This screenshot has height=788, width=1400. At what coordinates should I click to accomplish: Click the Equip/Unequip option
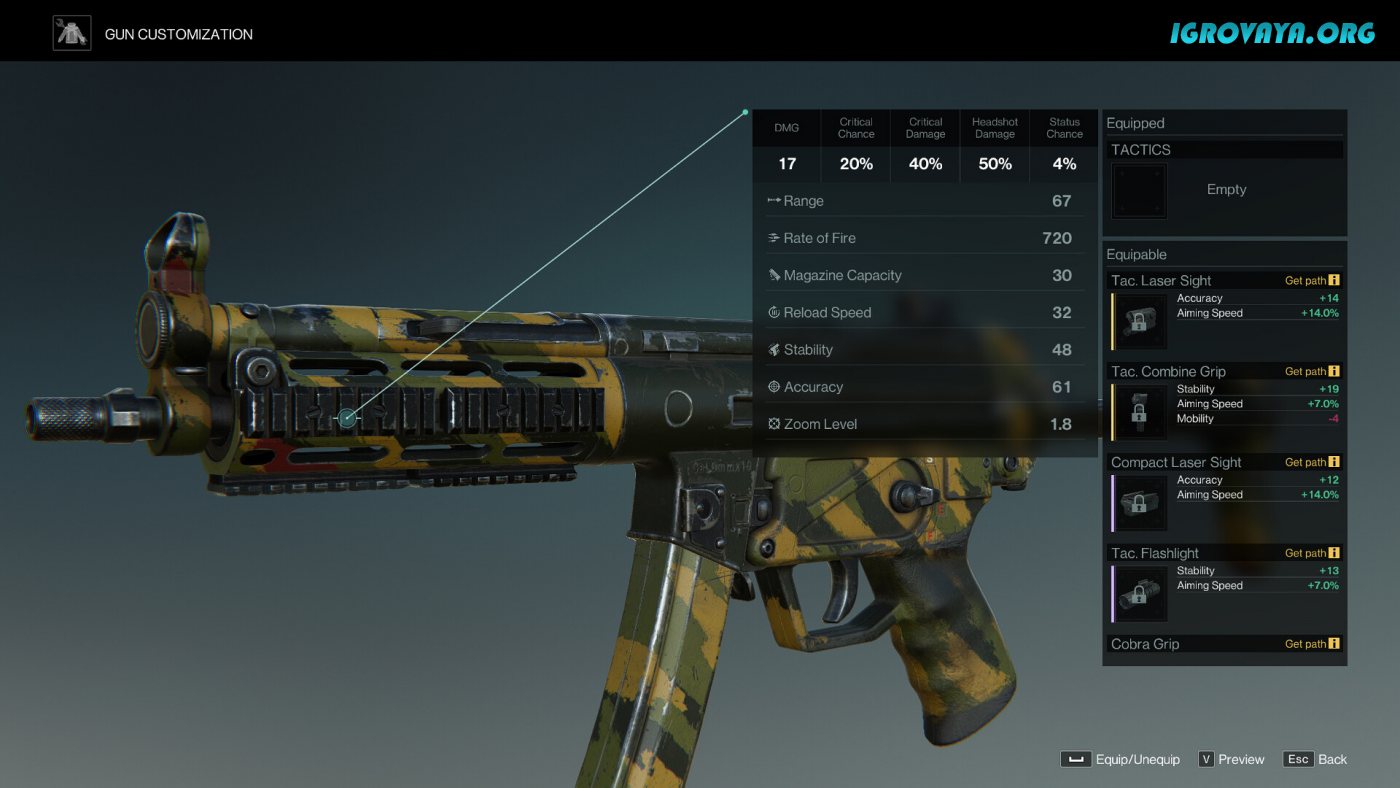tap(1120, 760)
